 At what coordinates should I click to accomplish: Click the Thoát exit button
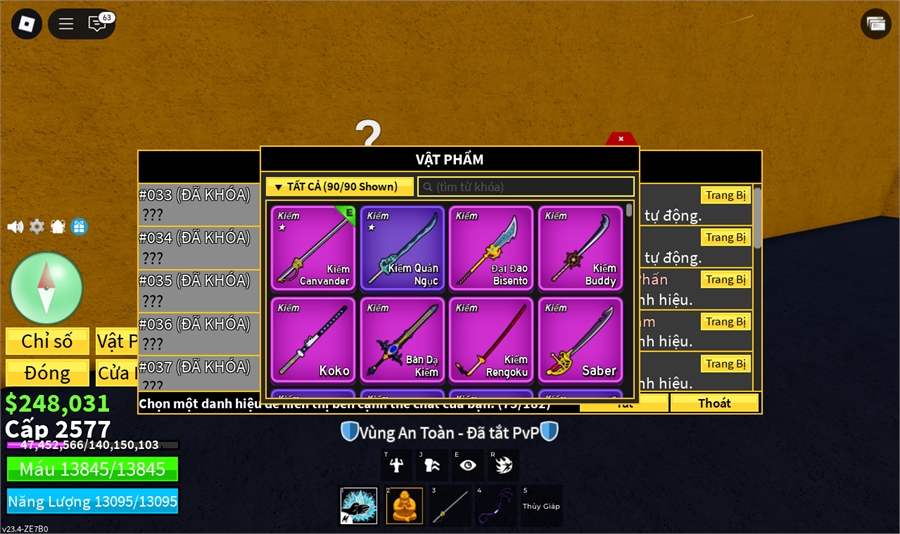714,403
